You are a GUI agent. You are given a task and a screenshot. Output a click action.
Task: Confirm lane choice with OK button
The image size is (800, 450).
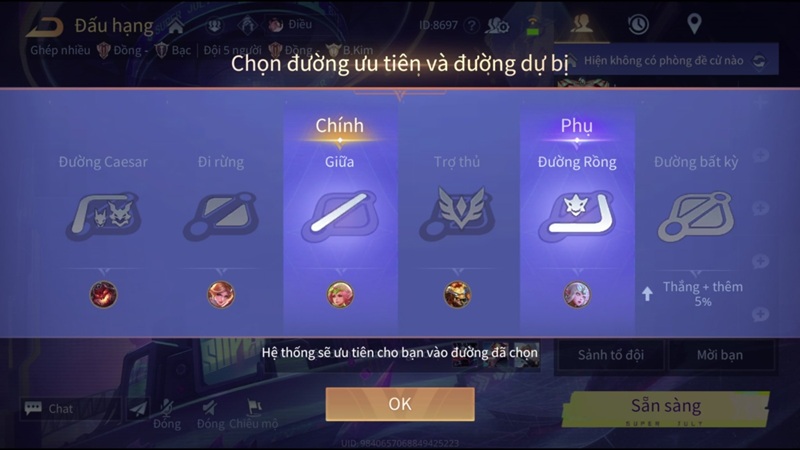tap(399, 404)
